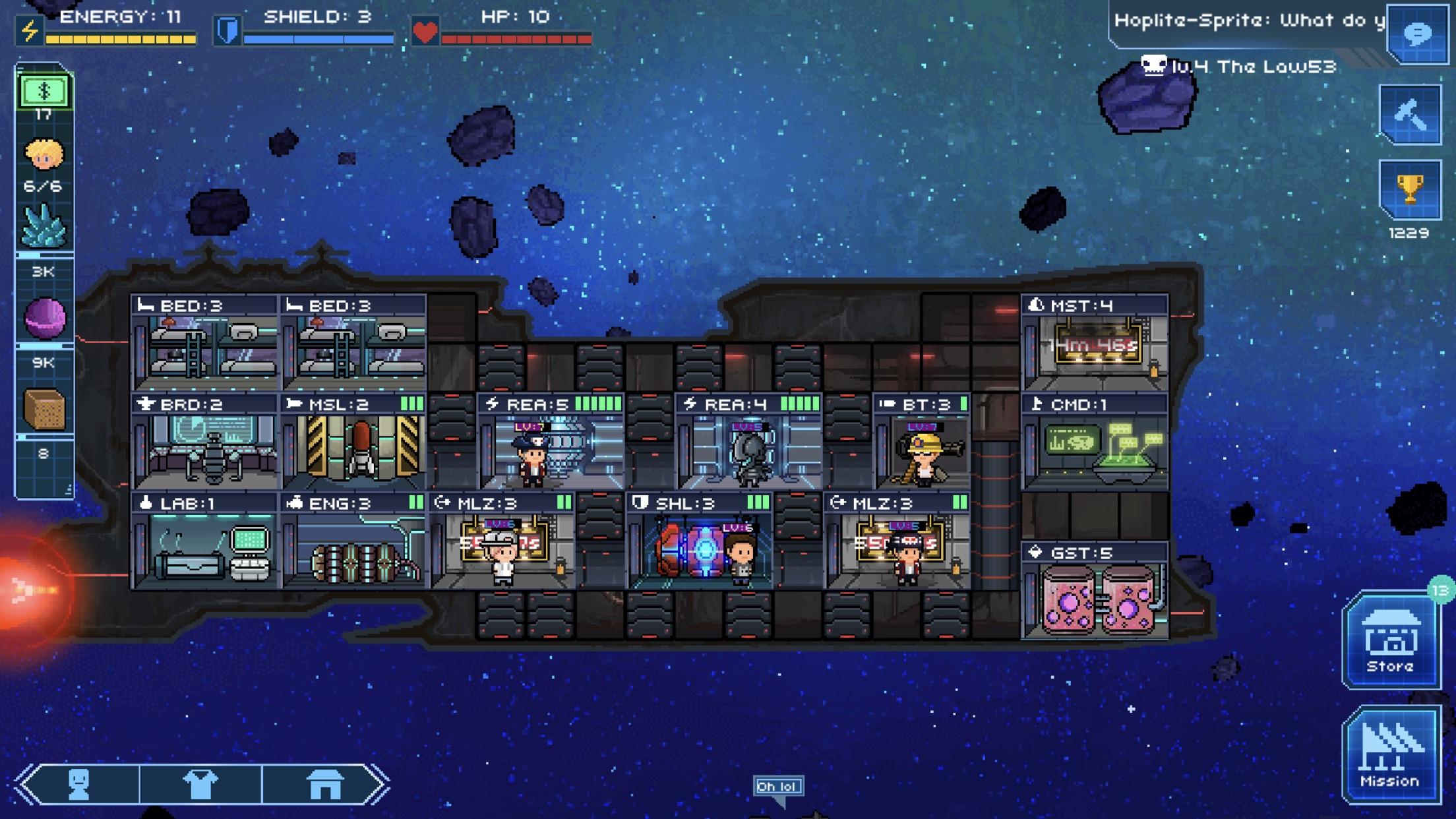Select the blue mineral crystal resource

pos(44,226)
